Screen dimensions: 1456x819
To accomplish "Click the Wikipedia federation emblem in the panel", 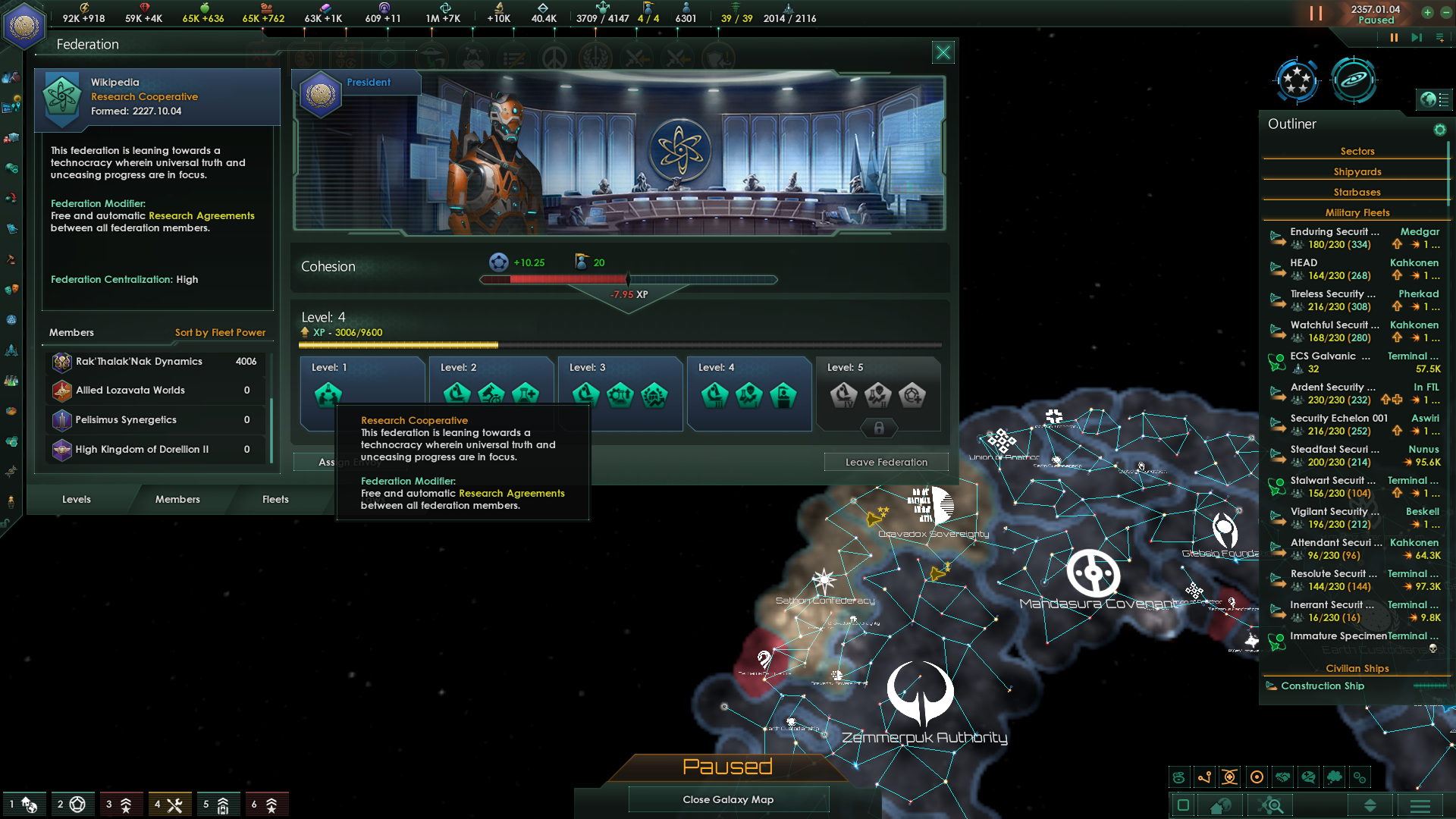I will point(61,96).
